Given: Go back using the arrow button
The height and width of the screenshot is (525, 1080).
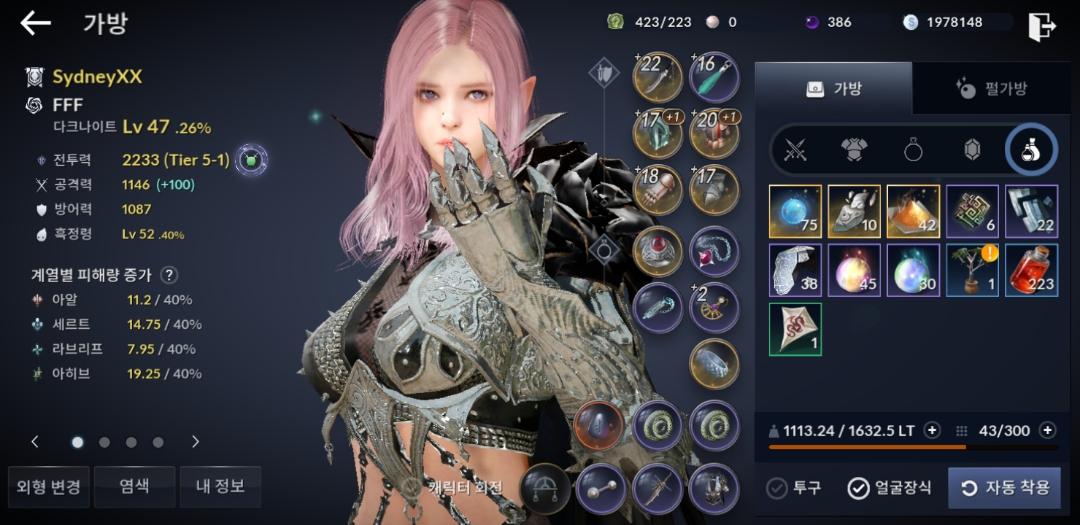Looking at the screenshot, I should point(36,24).
